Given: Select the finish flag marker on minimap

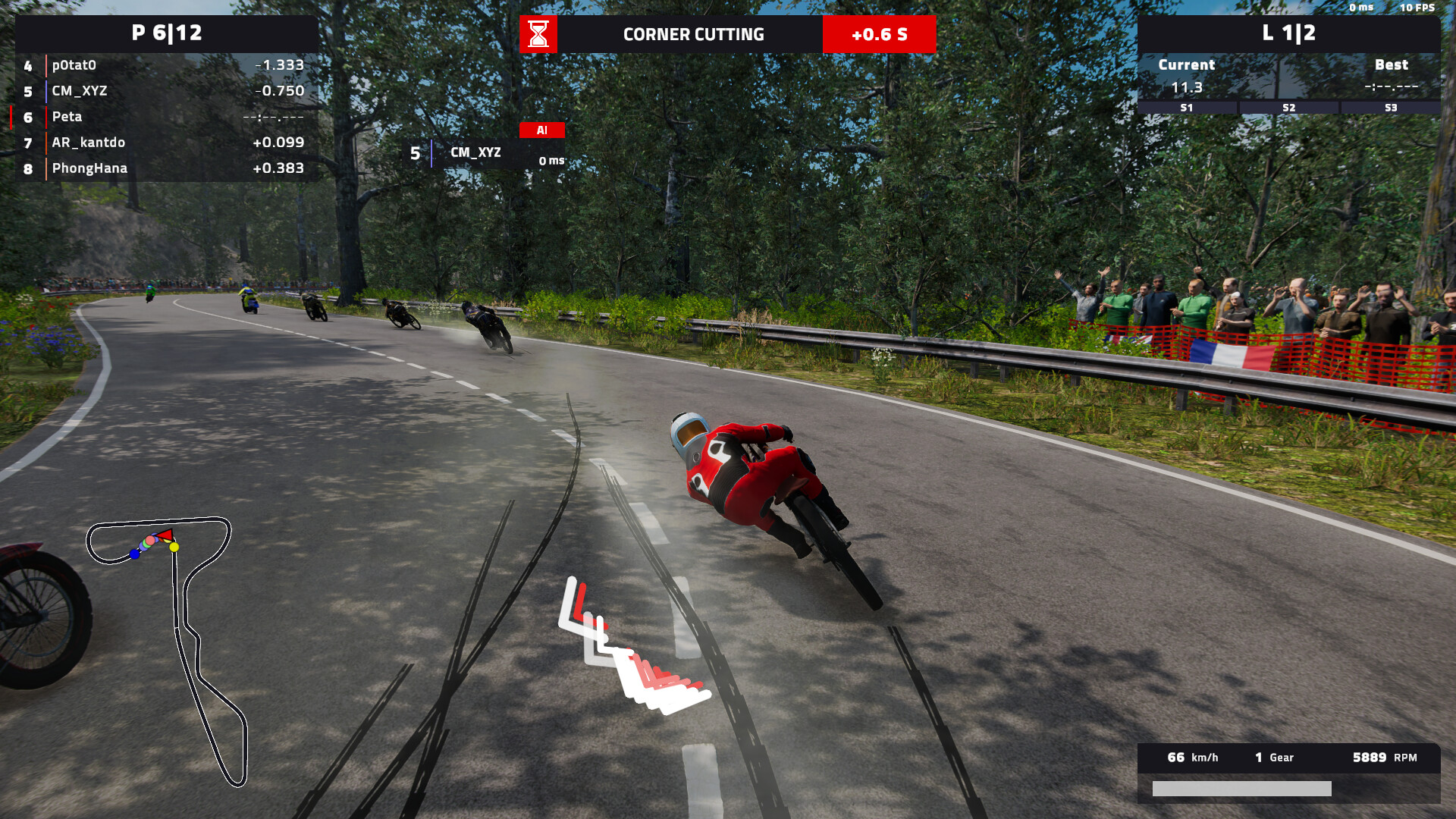Looking at the screenshot, I should (x=164, y=535).
